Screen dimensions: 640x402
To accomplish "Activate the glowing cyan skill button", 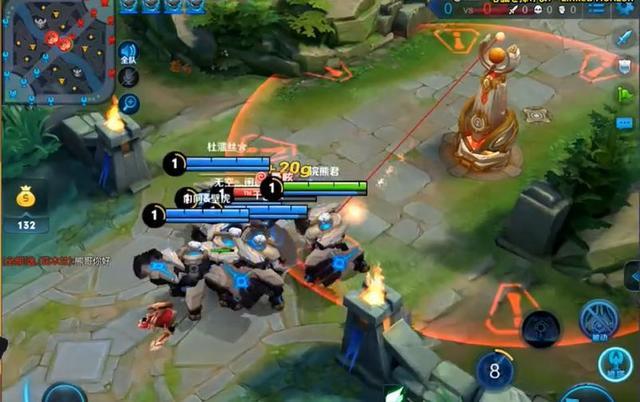I will [x=616, y=365].
